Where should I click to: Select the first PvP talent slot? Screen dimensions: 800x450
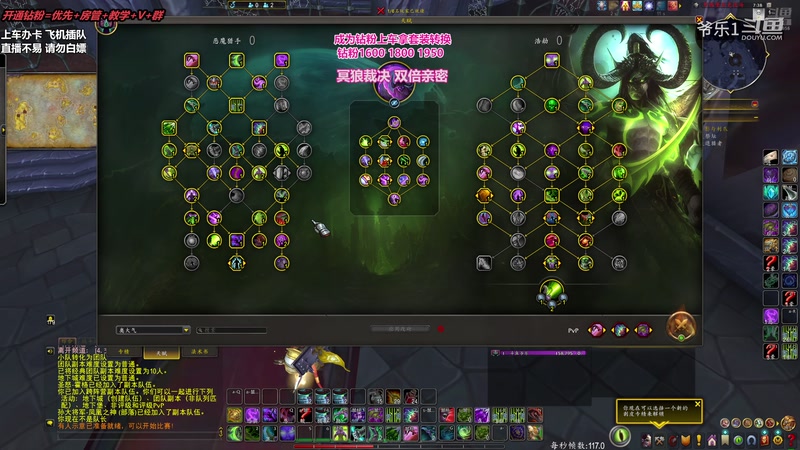[x=597, y=328]
